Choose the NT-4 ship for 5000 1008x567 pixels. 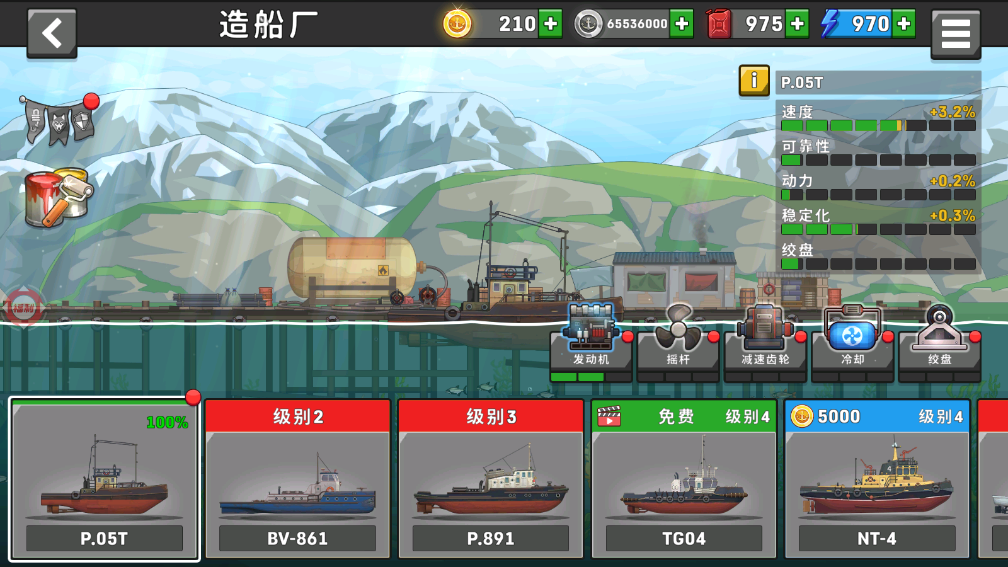click(876, 480)
